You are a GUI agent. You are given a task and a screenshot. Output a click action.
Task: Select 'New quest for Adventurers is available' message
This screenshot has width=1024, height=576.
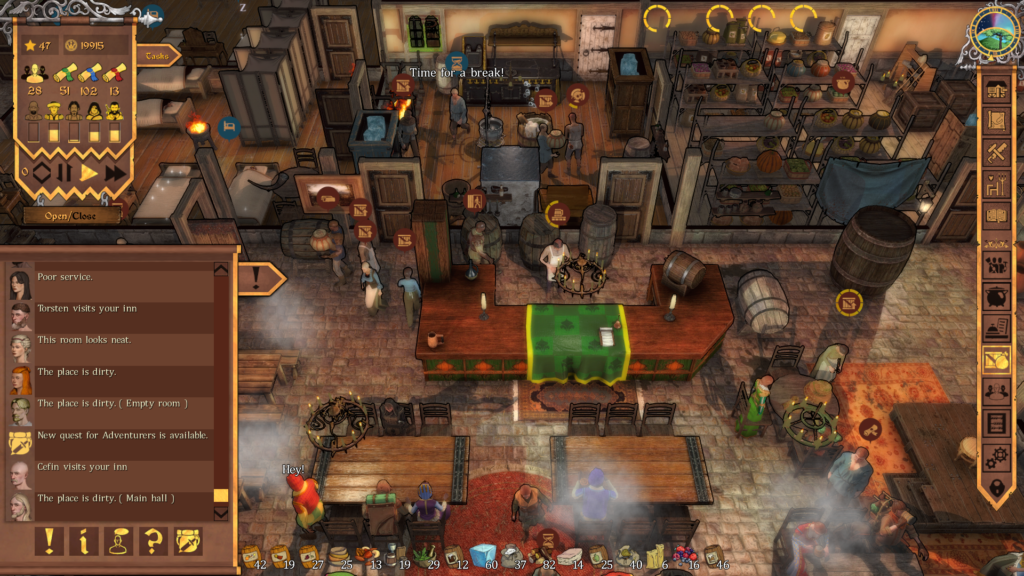[x=122, y=436]
